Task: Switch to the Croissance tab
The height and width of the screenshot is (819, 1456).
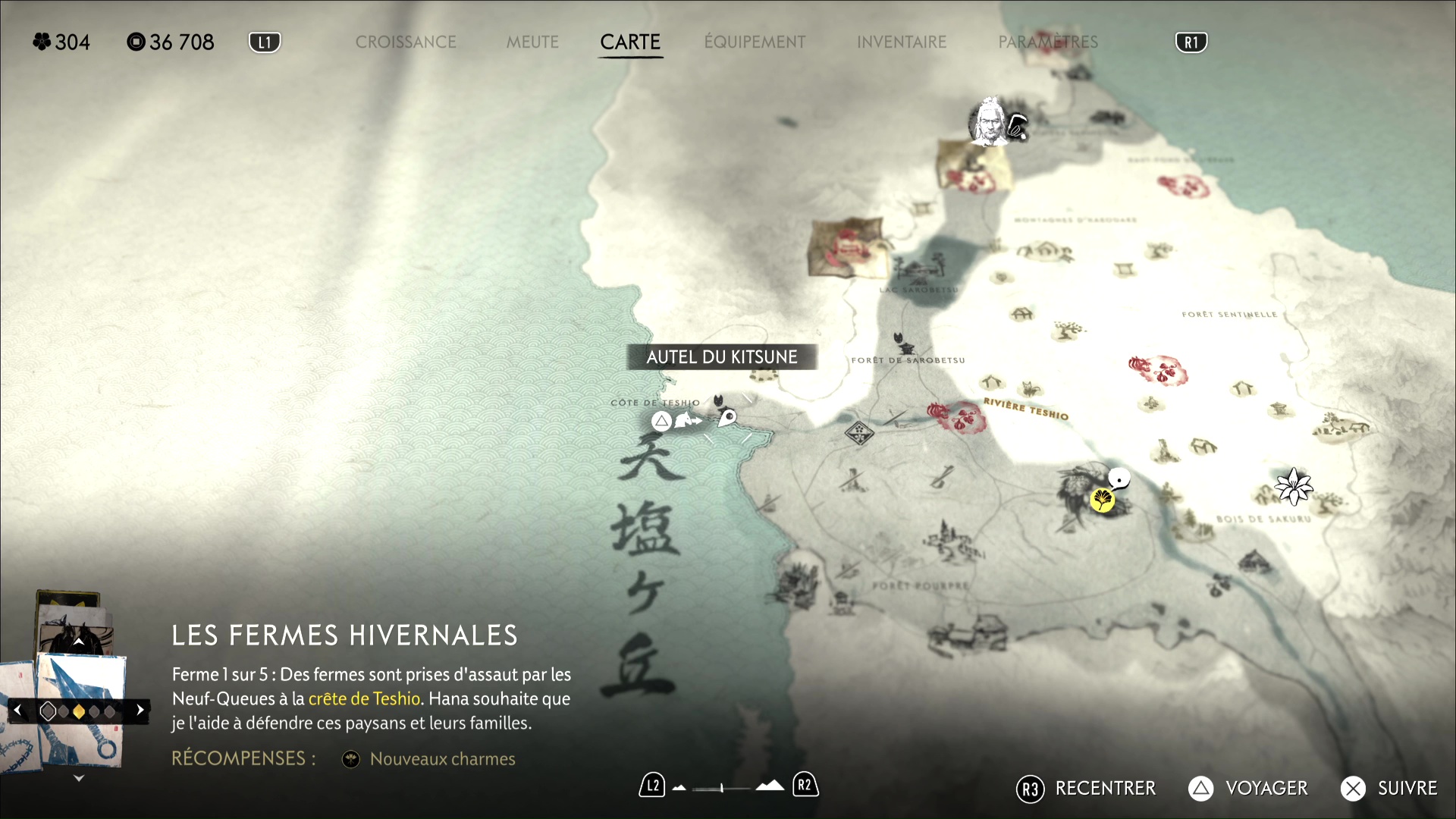Action: pos(406,42)
